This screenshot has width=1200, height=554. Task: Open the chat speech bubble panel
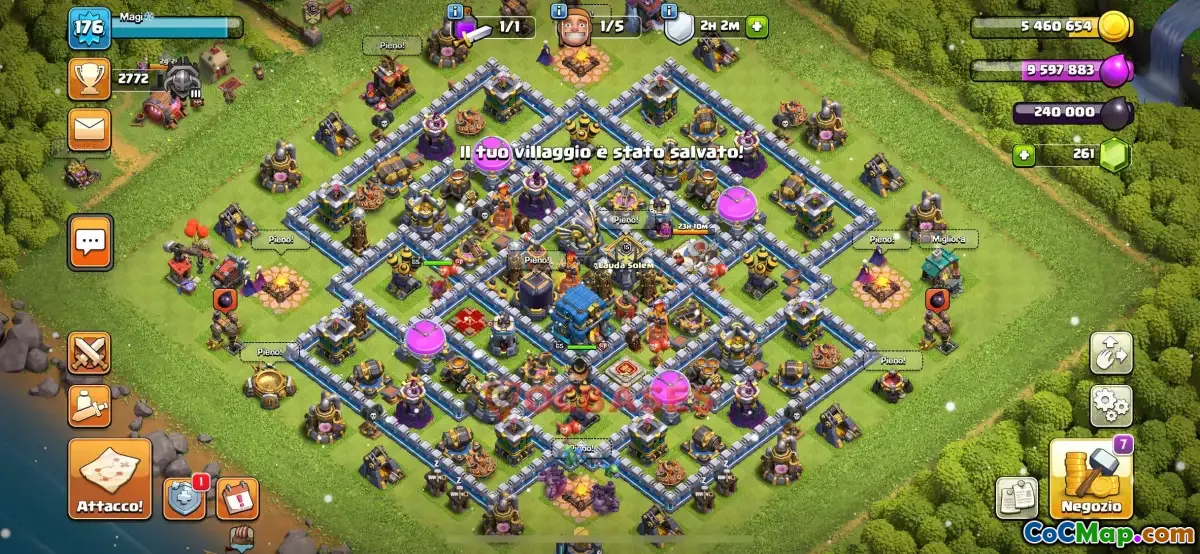[x=89, y=241]
